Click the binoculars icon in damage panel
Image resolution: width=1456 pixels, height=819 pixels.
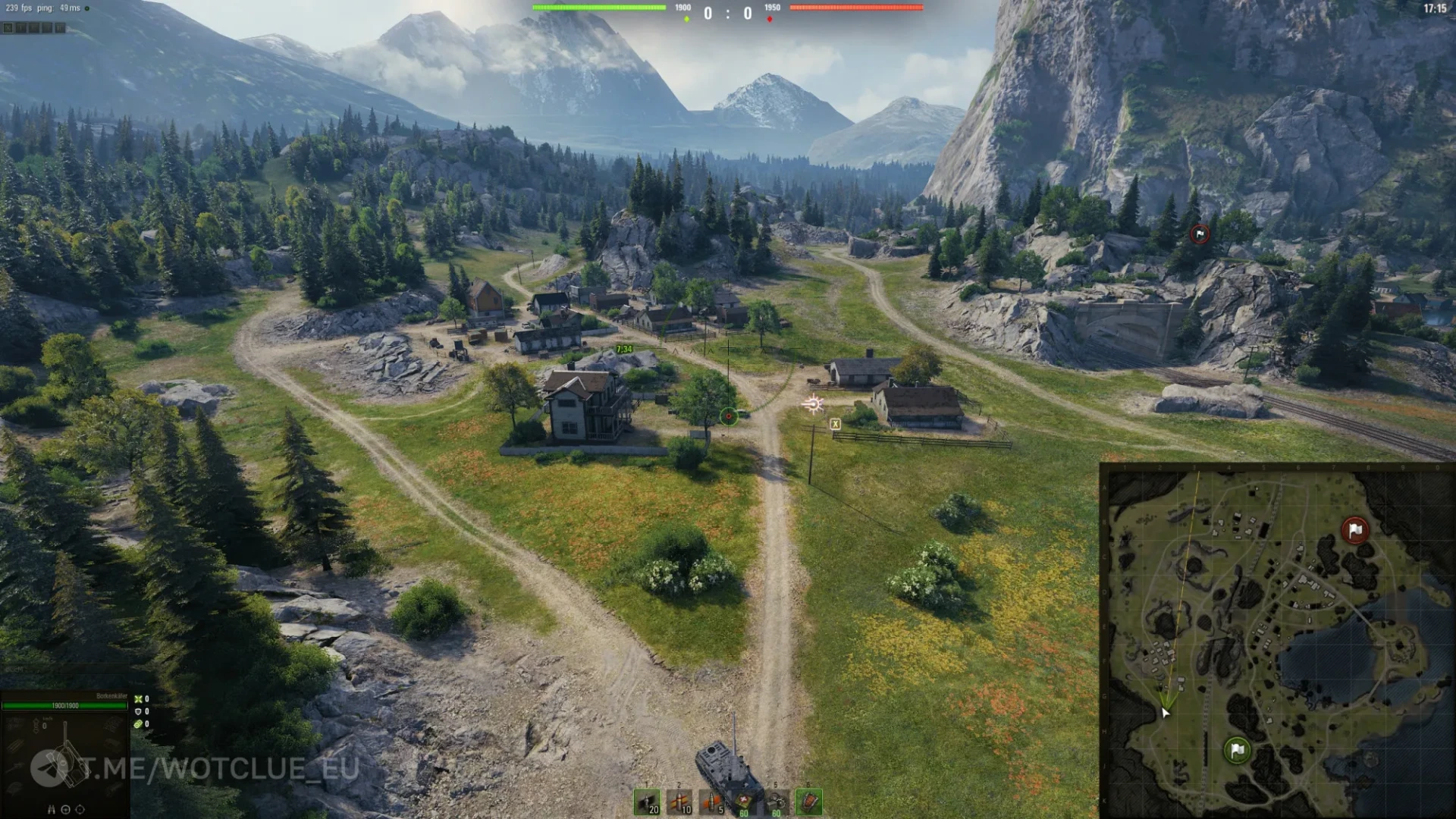(52, 809)
